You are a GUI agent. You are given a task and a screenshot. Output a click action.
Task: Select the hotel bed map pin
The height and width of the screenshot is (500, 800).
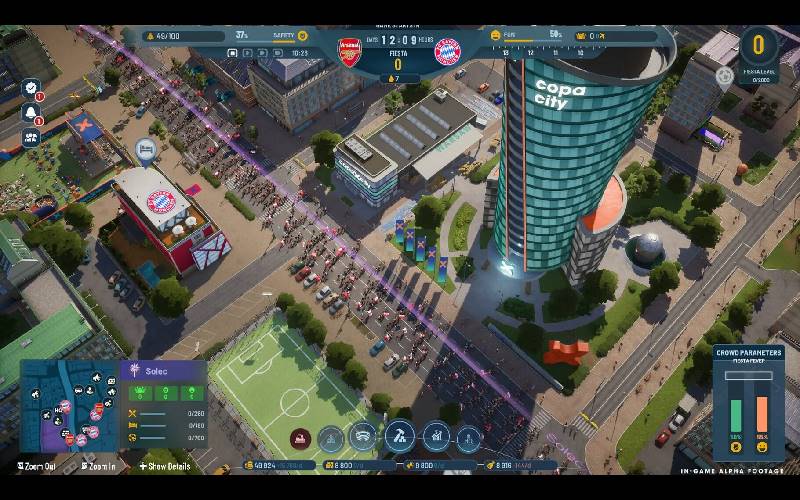[145, 150]
